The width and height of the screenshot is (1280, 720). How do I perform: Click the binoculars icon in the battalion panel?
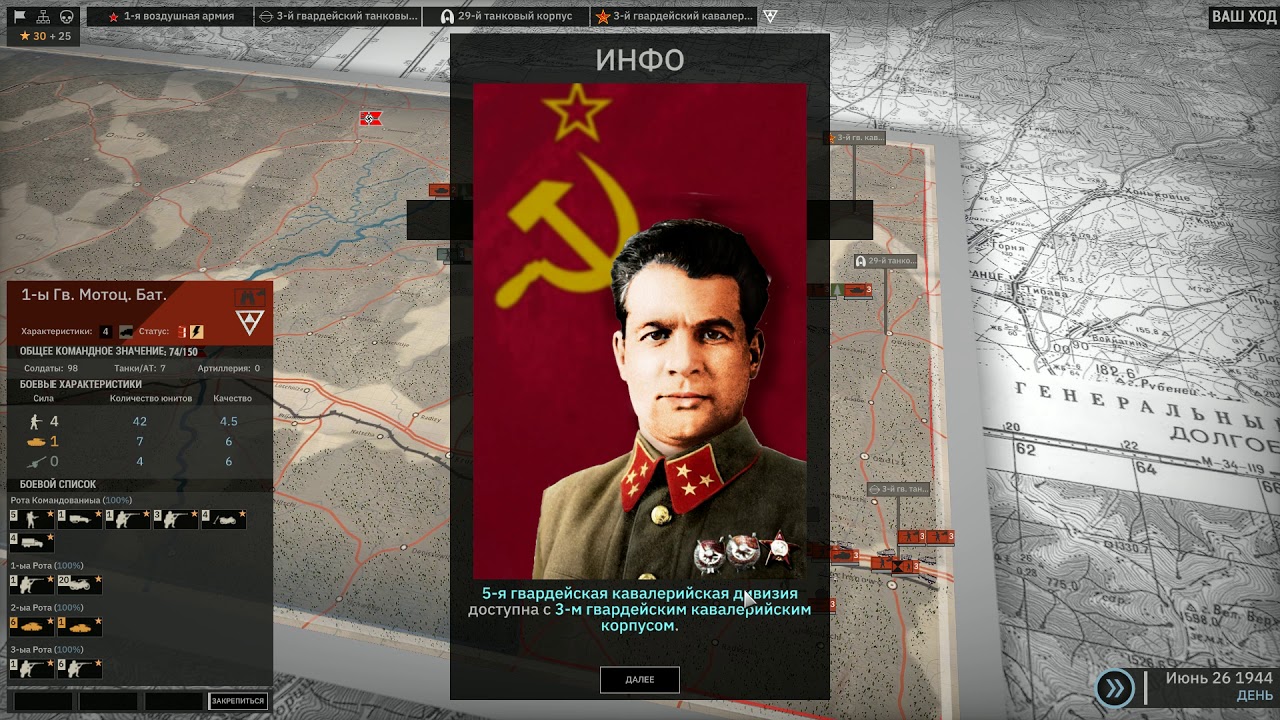tap(249, 296)
